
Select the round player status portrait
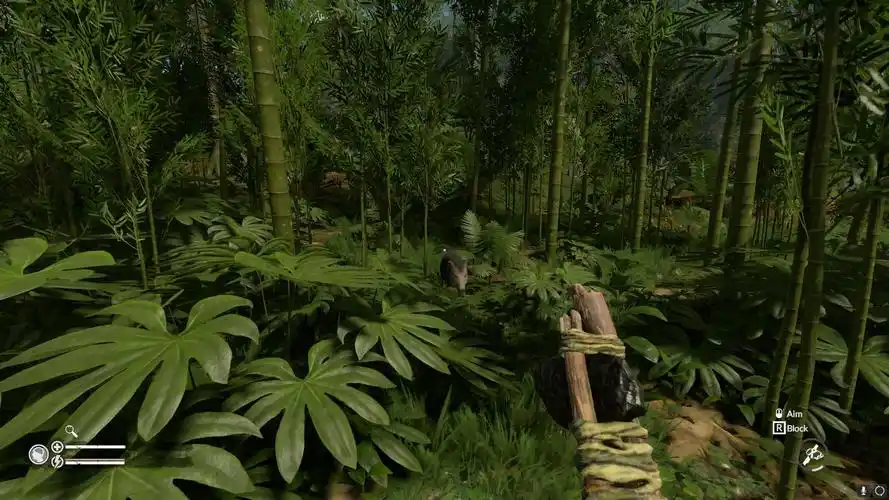(x=38, y=455)
